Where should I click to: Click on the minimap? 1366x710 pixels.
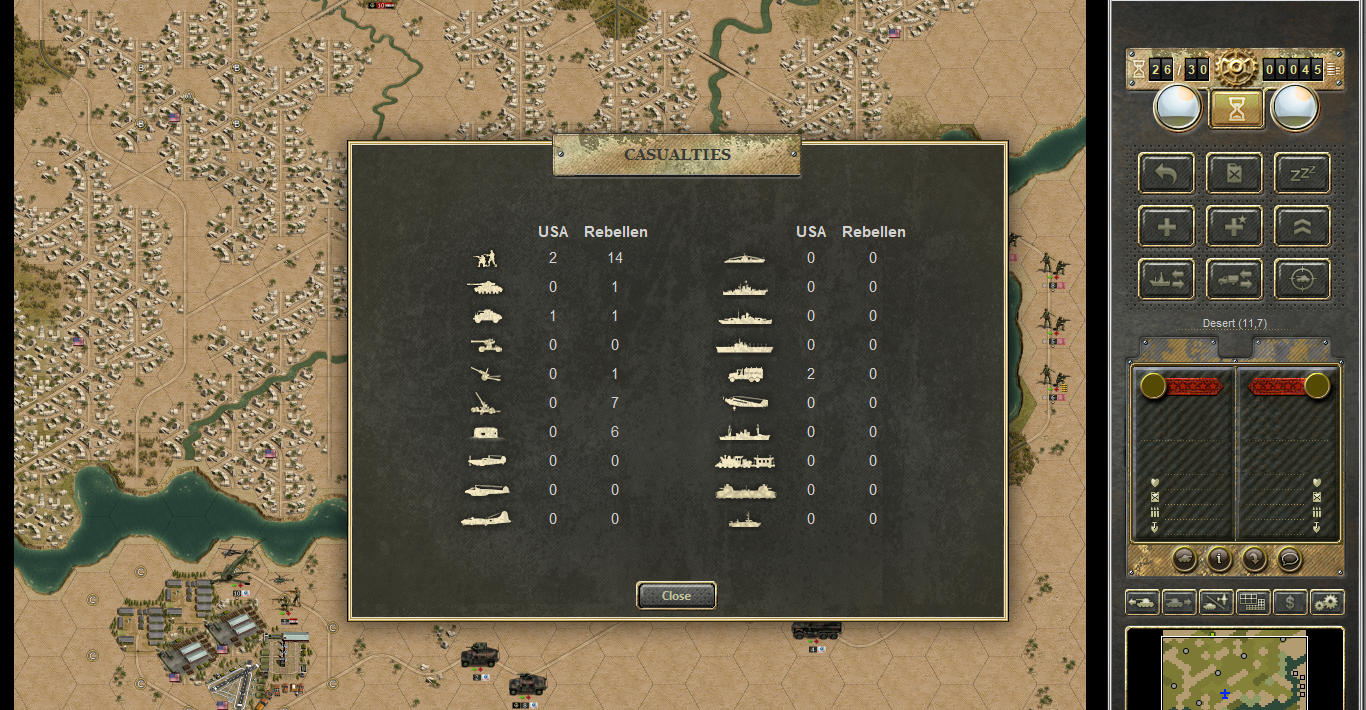point(1234,672)
